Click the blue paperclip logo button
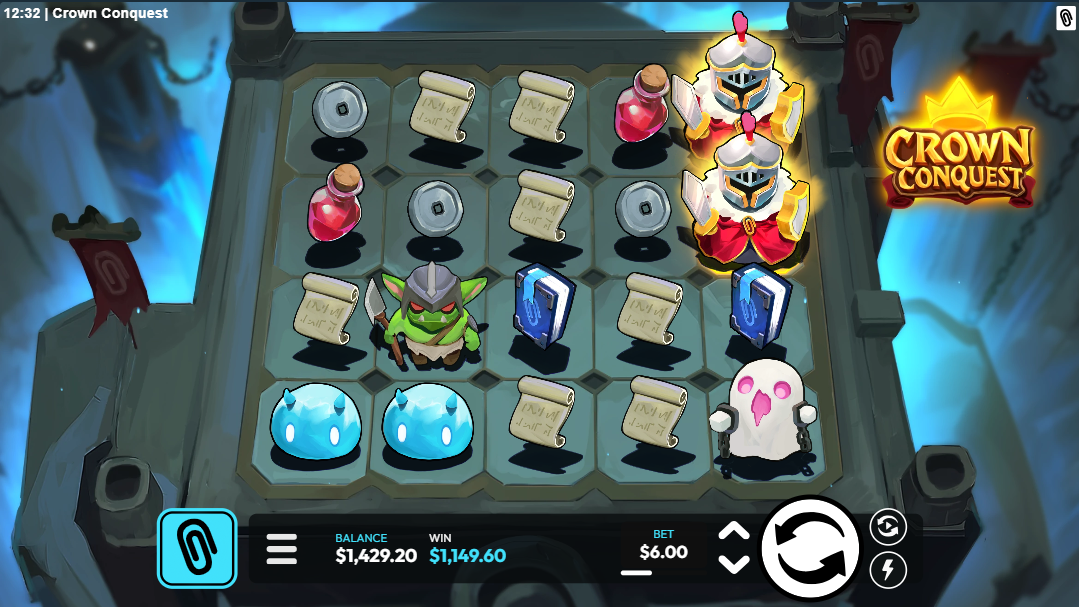 tap(197, 548)
